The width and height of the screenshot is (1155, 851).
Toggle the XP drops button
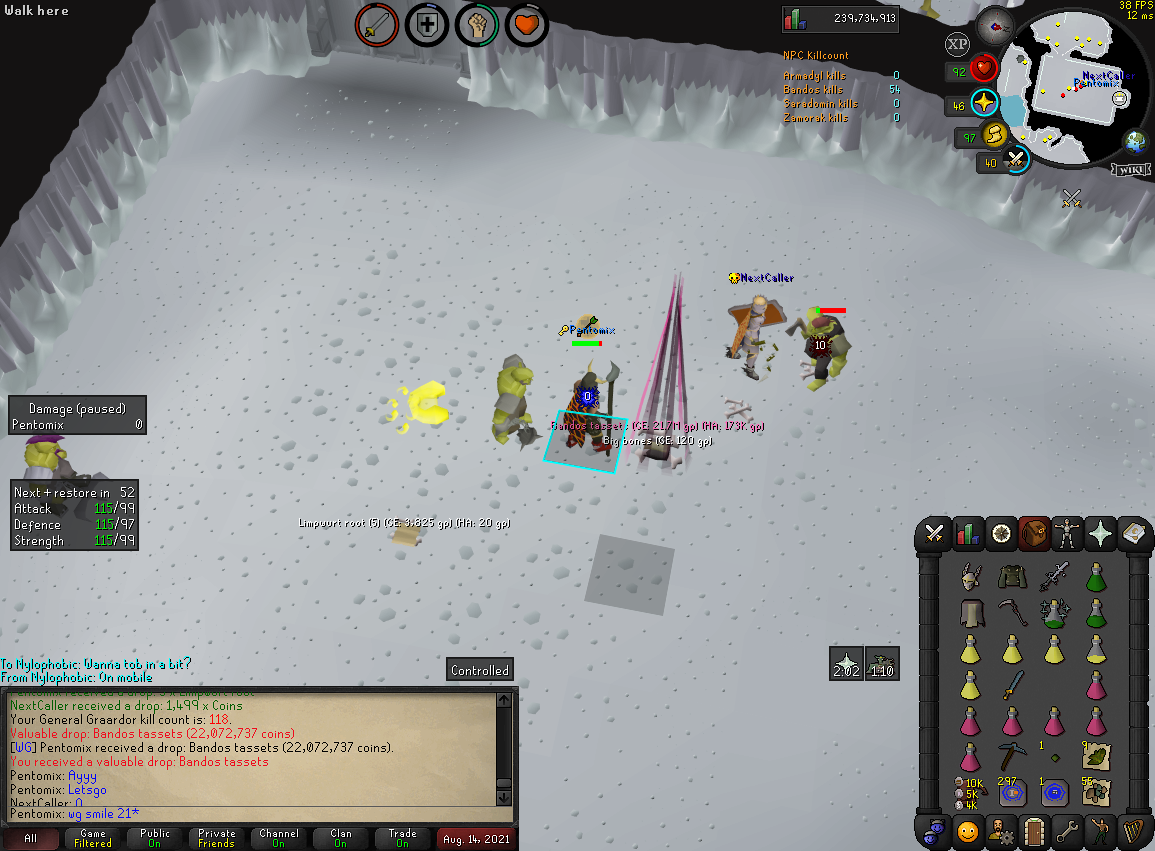point(957,44)
